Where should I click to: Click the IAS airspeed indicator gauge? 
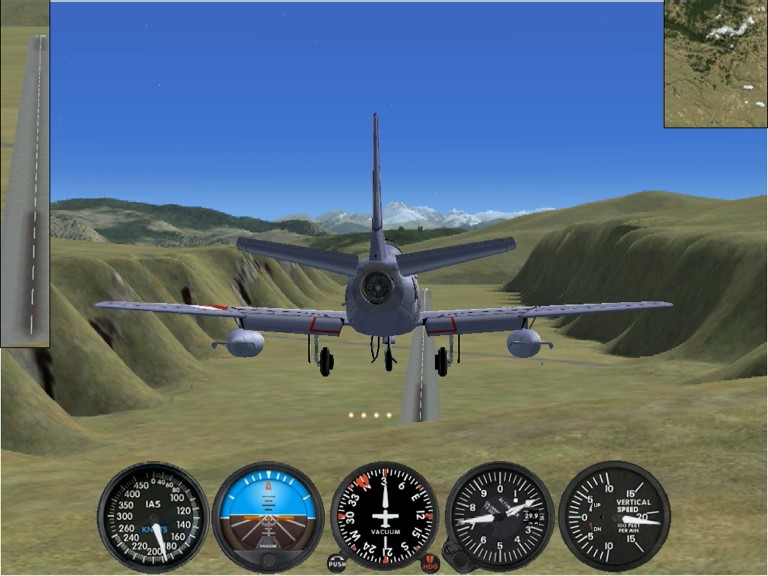152,516
